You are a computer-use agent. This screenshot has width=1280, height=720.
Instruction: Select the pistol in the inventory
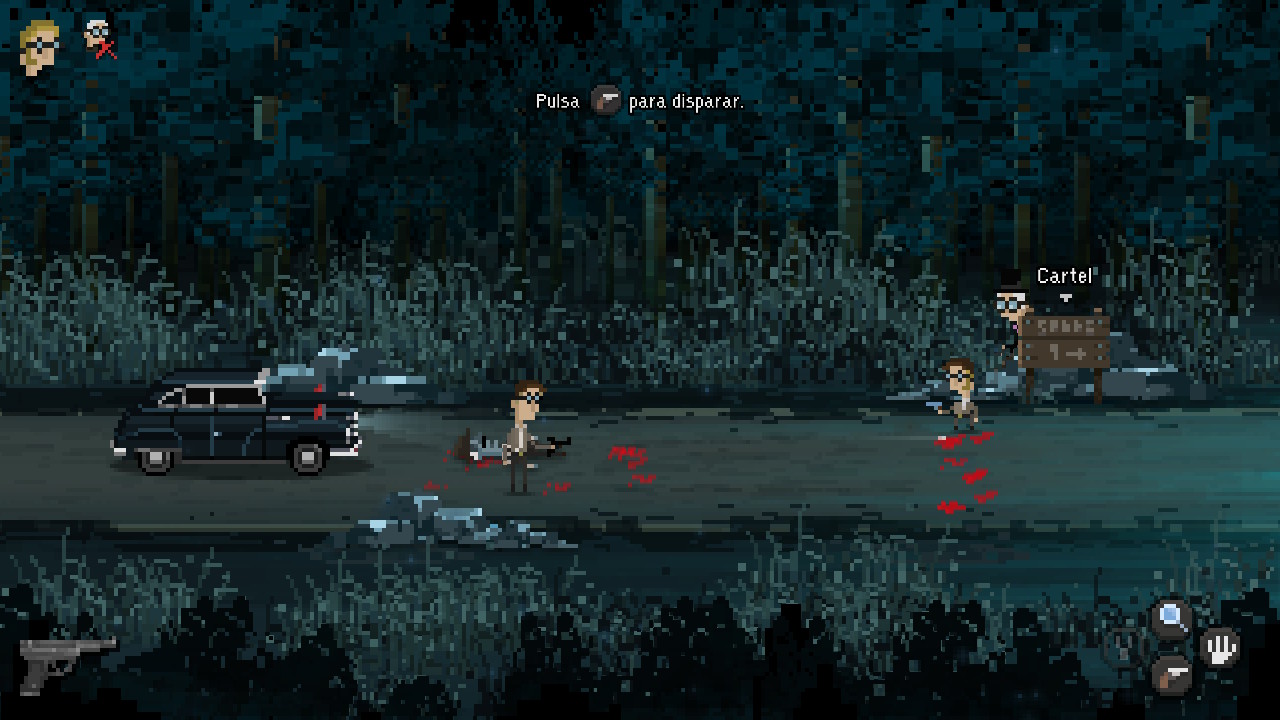66,660
